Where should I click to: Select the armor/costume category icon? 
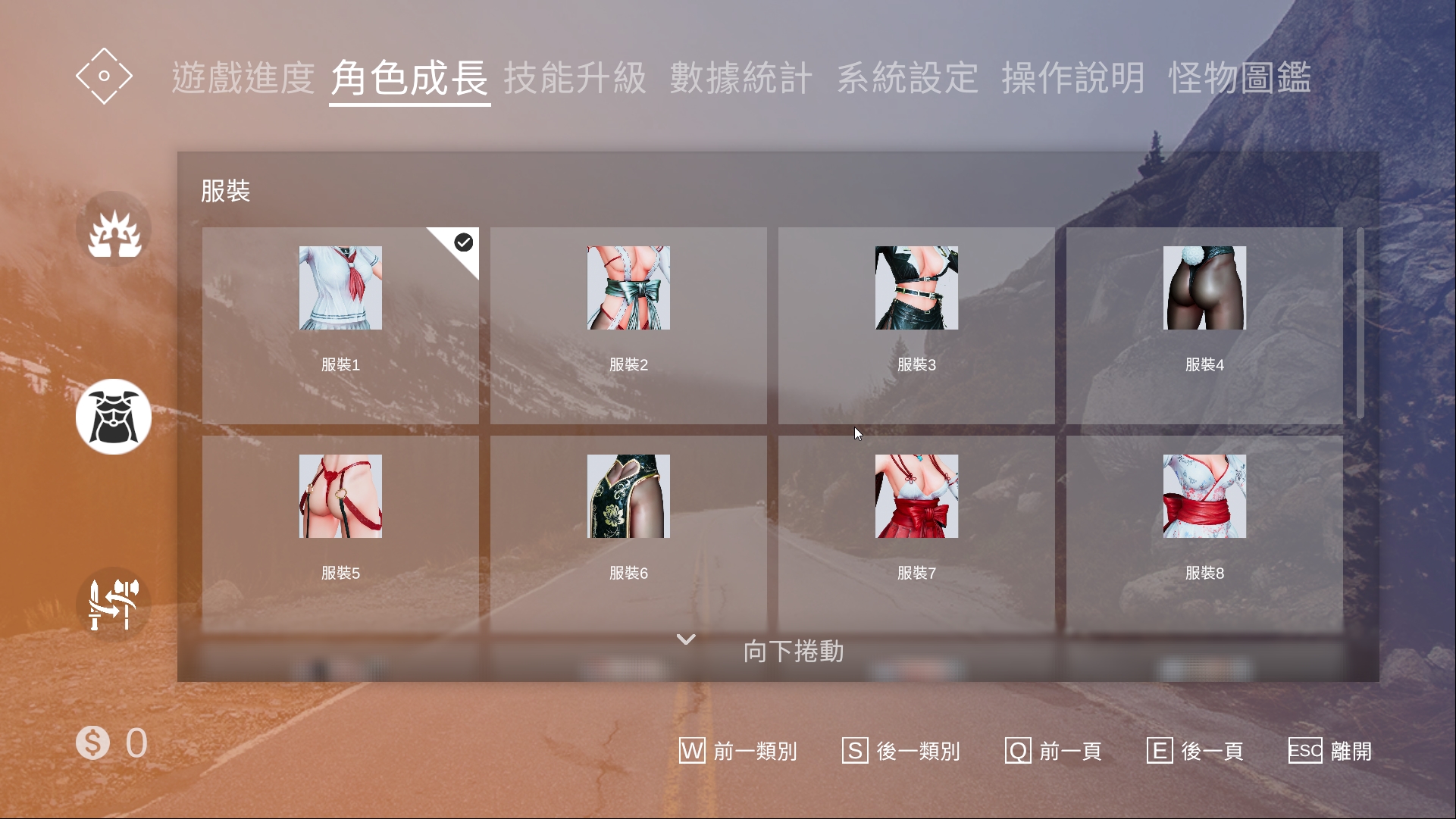coord(114,416)
